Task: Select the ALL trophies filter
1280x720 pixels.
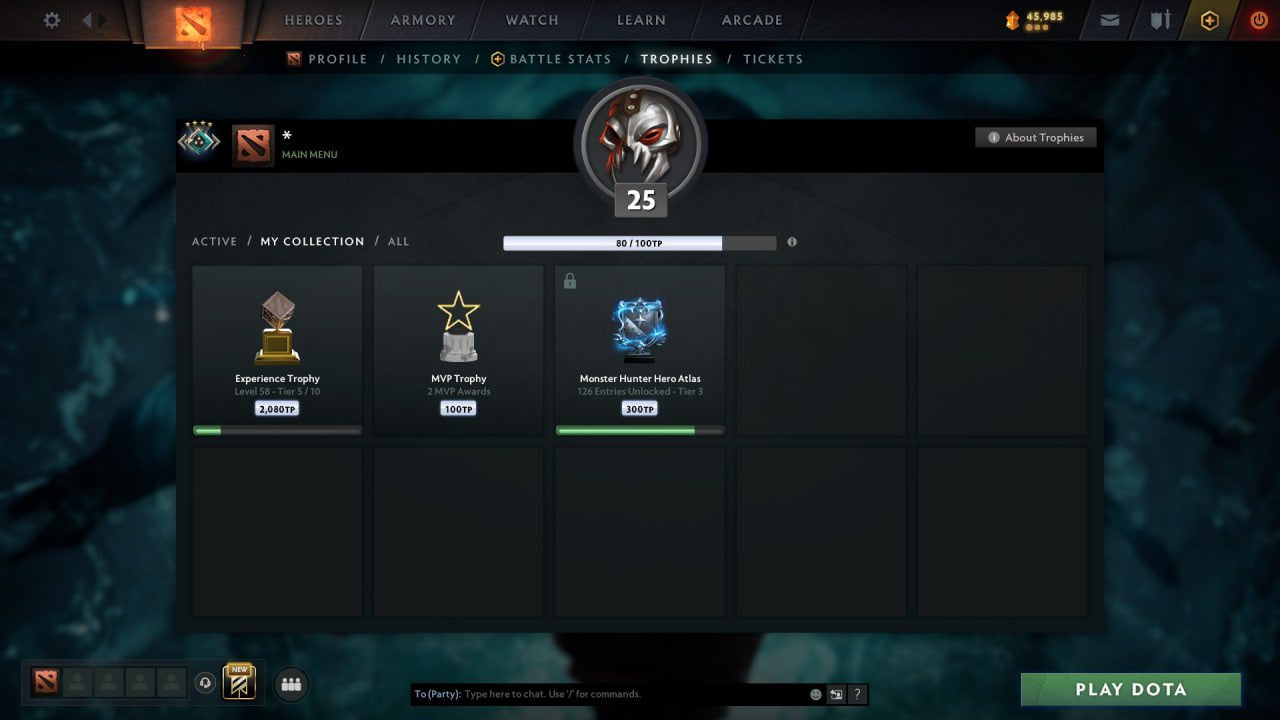Action: (x=398, y=241)
